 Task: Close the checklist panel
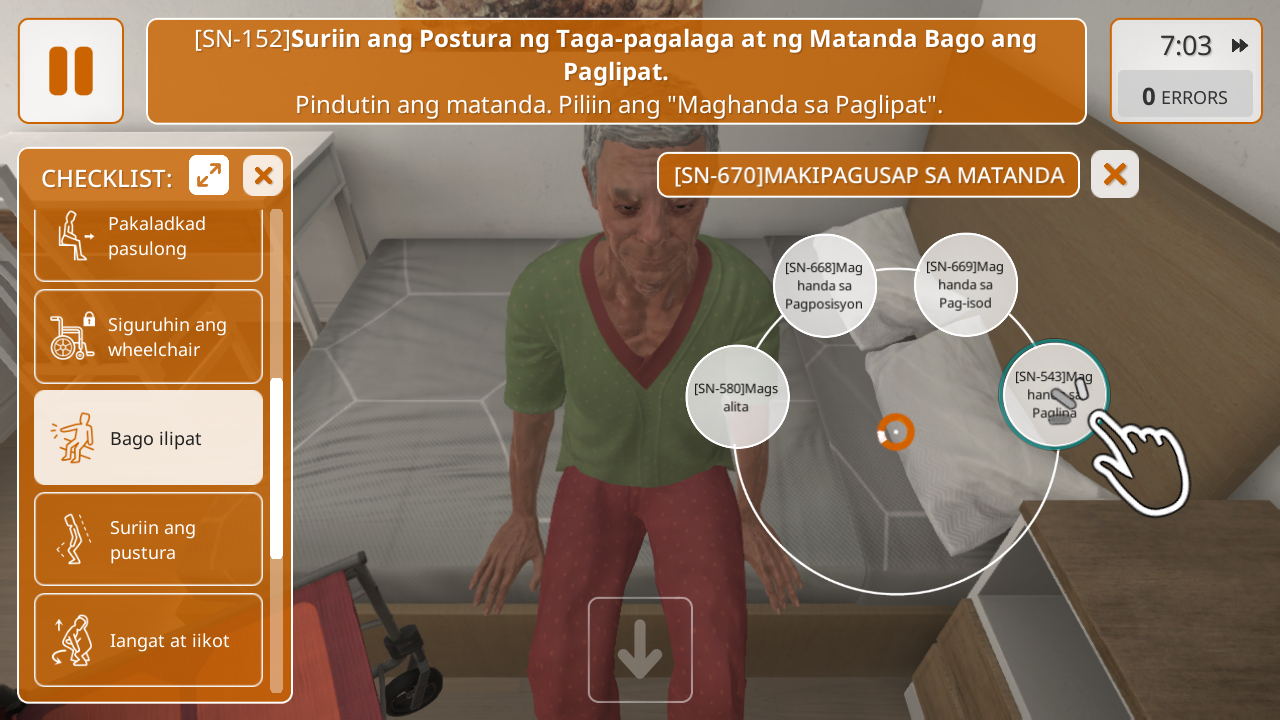click(x=263, y=176)
